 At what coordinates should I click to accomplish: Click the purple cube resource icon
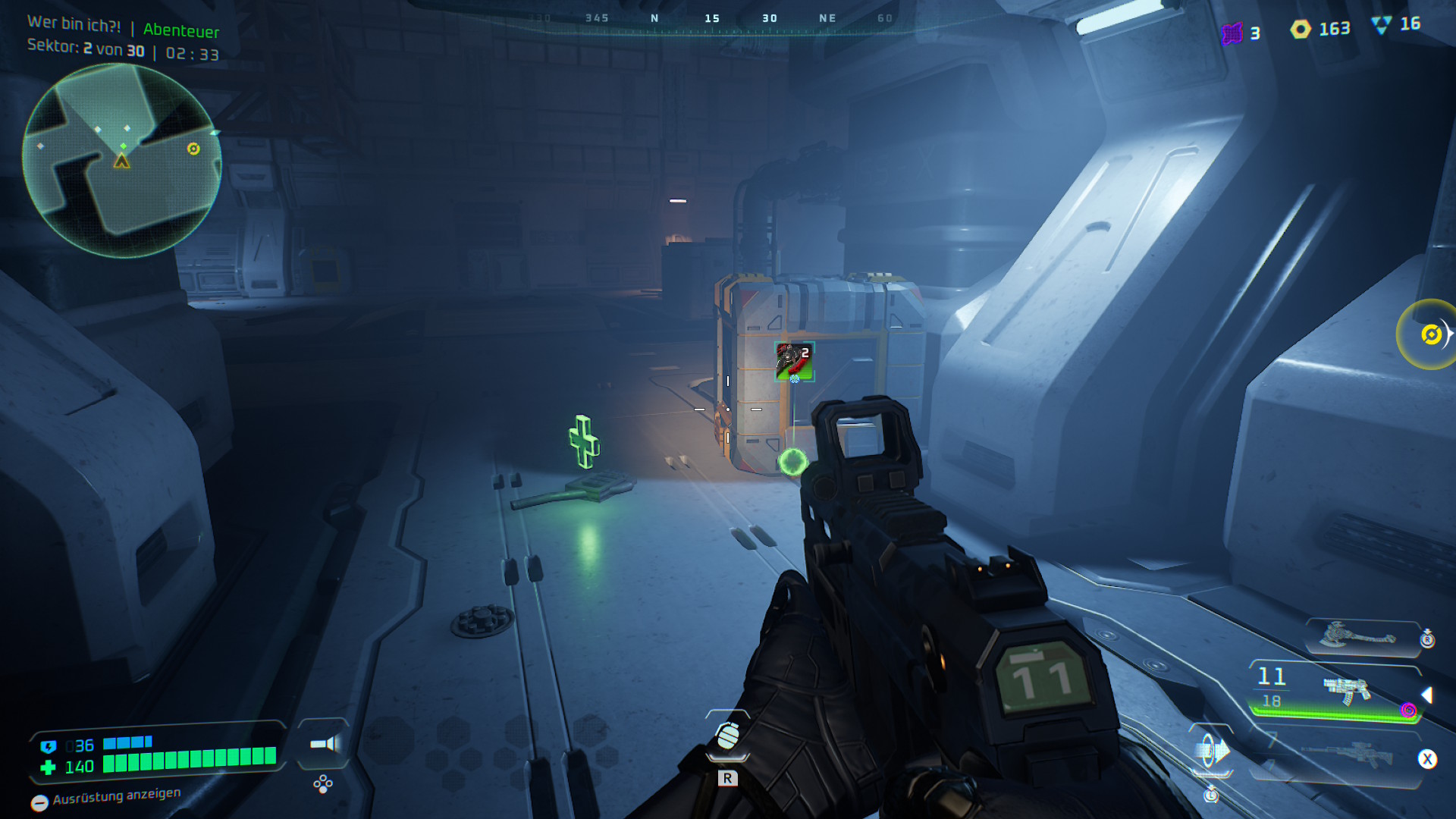1232,33
